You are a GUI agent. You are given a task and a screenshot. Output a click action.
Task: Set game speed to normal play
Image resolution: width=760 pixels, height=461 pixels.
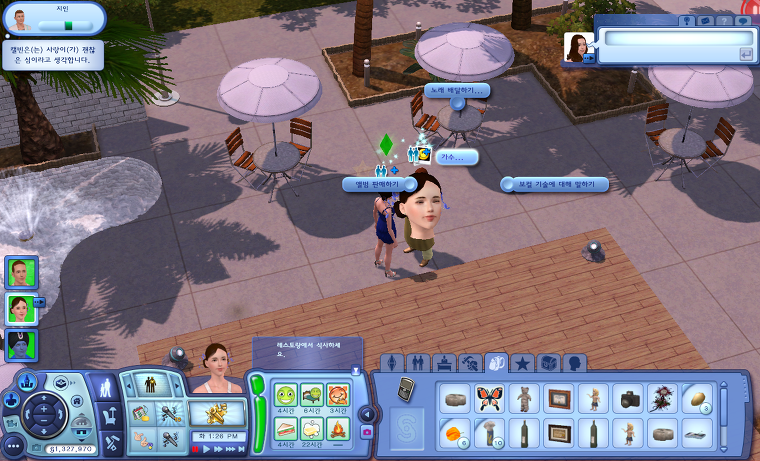[x=207, y=449]
